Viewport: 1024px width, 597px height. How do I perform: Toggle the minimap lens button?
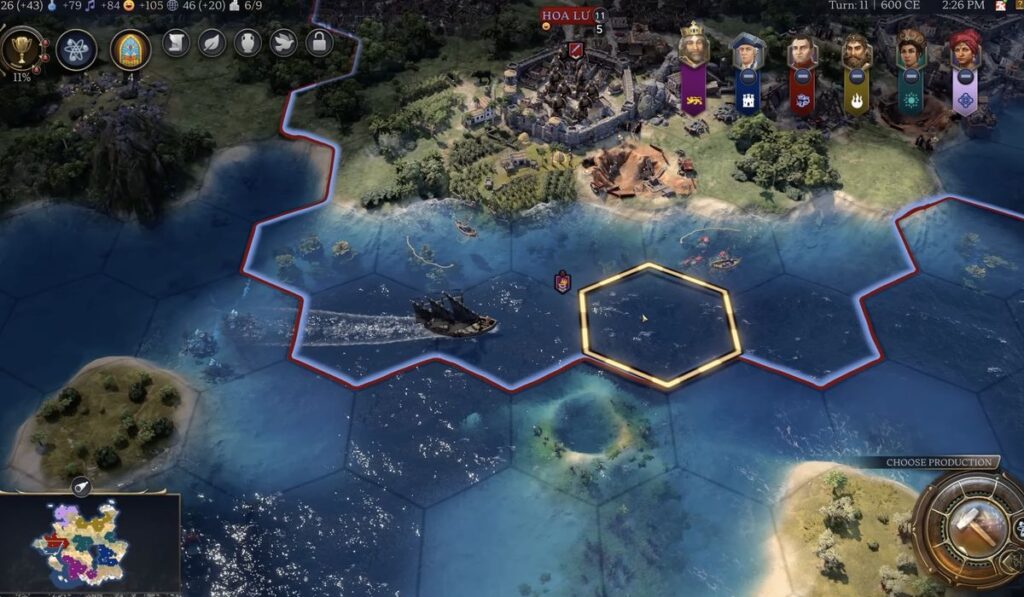[82, 487]
